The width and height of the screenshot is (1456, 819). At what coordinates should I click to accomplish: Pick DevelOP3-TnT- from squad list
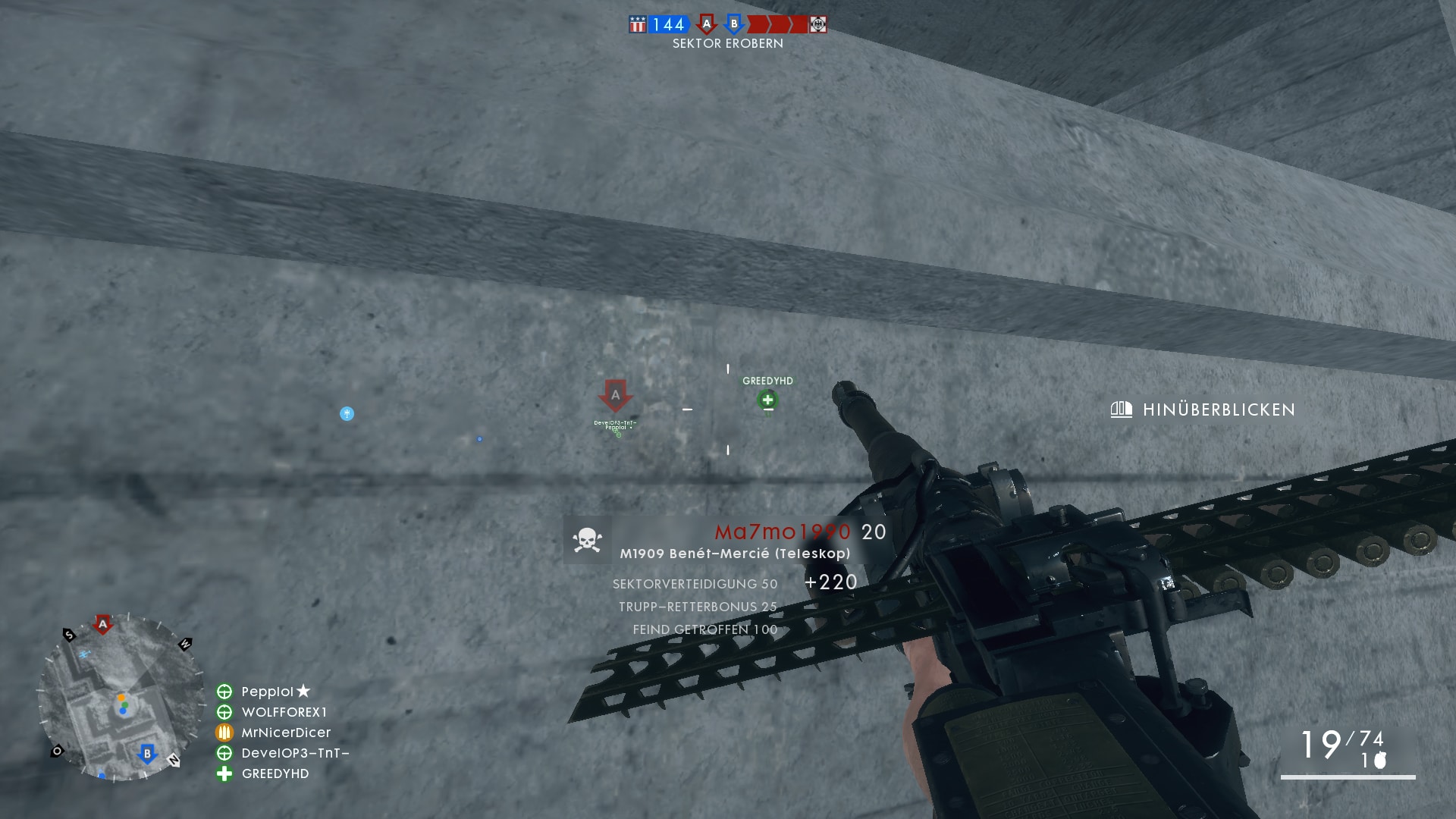(x=295, y=753)
